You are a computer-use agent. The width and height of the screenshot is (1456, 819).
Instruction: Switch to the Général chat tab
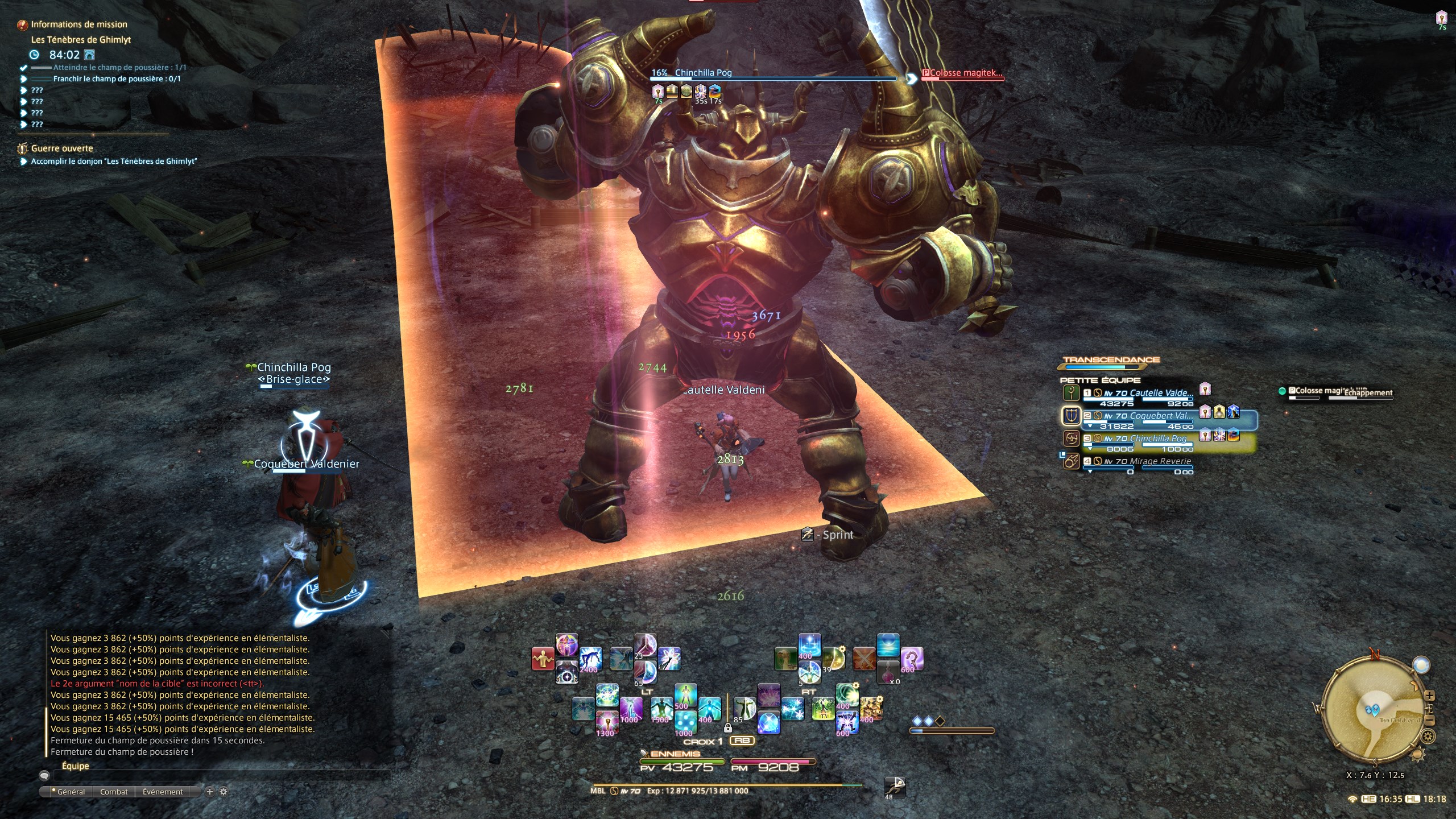coord(68,792)
